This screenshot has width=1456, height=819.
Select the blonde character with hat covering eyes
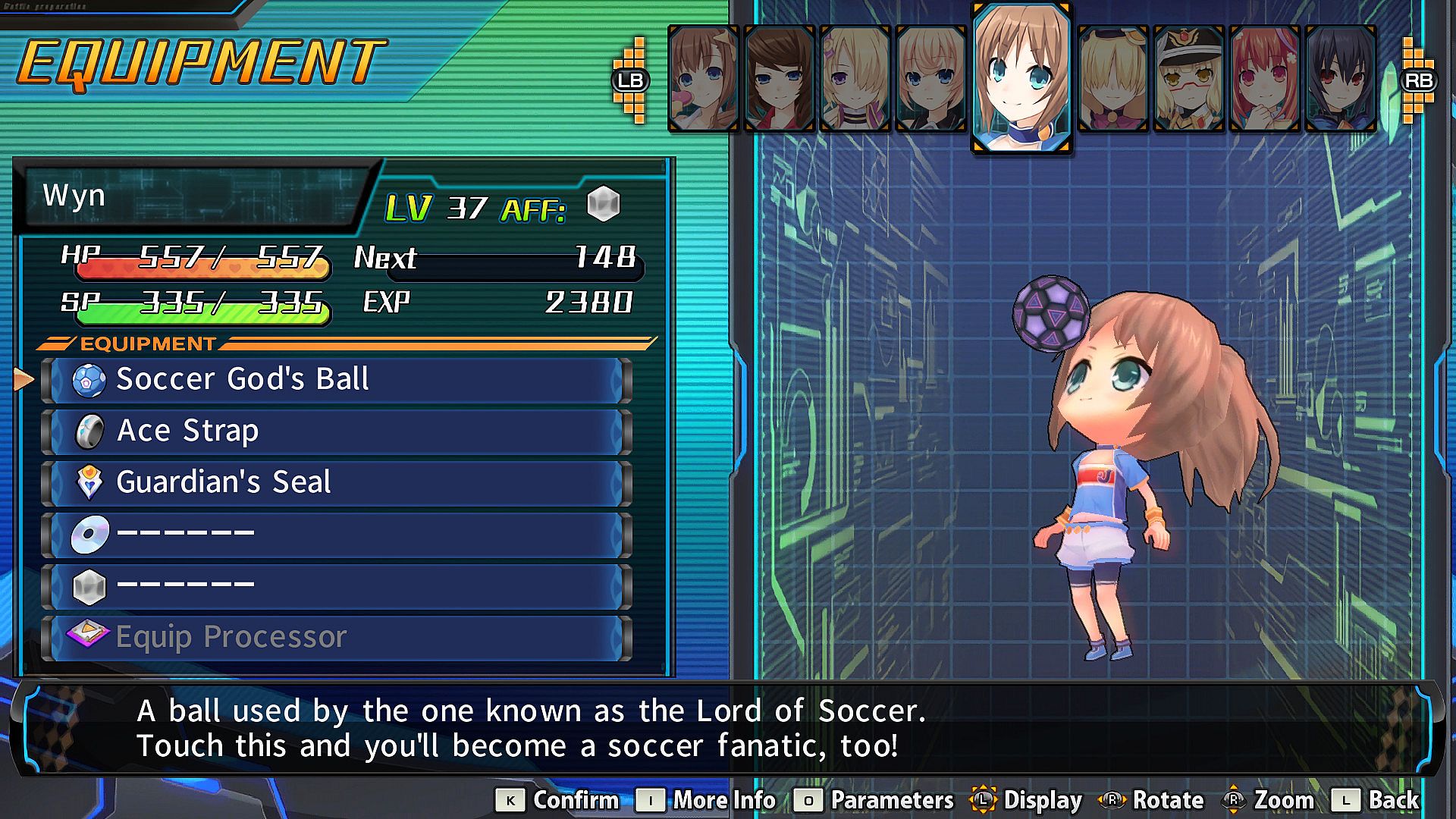click(1112, 79)
